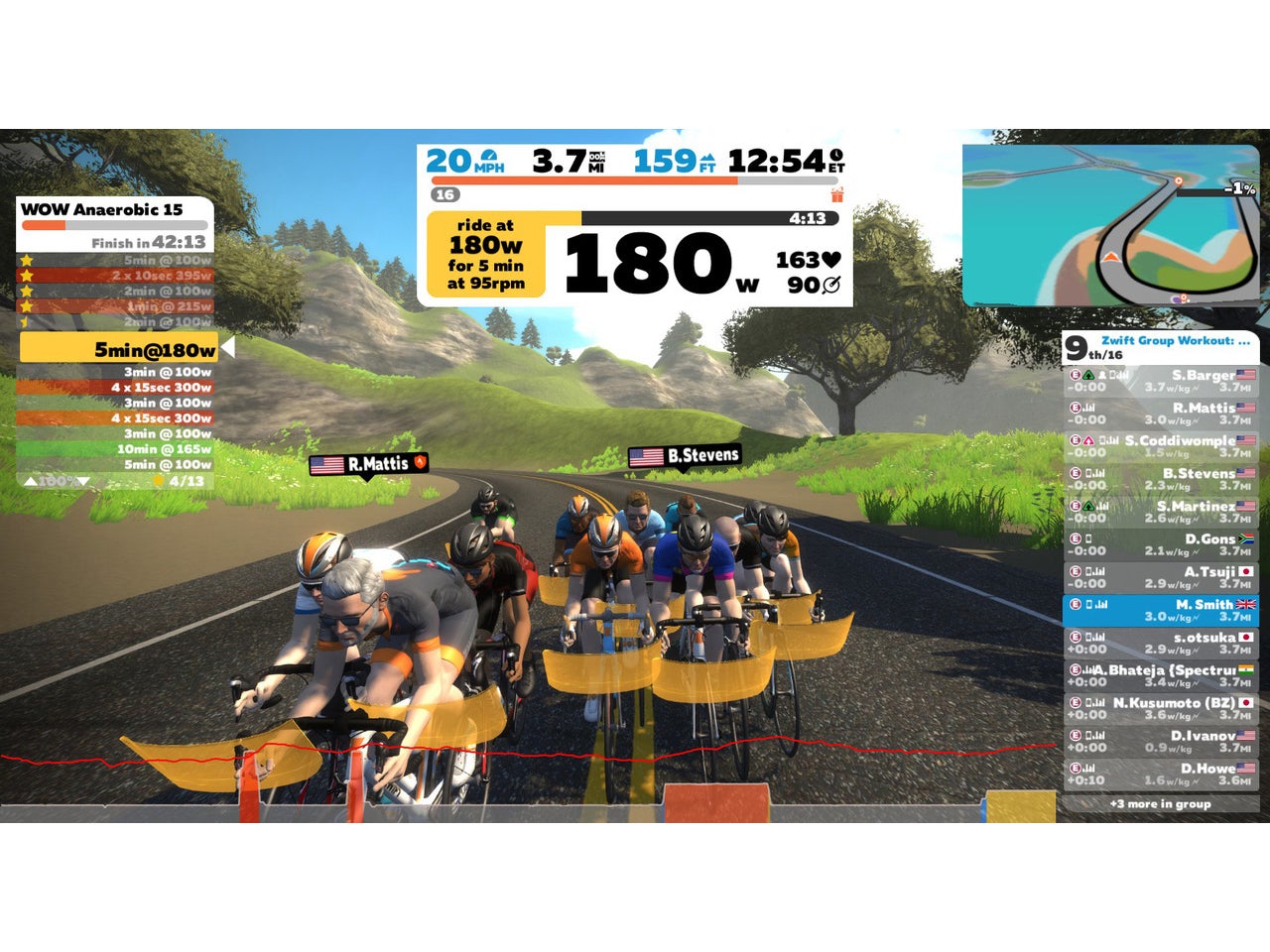
Task: Choose S.Coddiwomple from the nearby riders
Action: point(1160,446)
